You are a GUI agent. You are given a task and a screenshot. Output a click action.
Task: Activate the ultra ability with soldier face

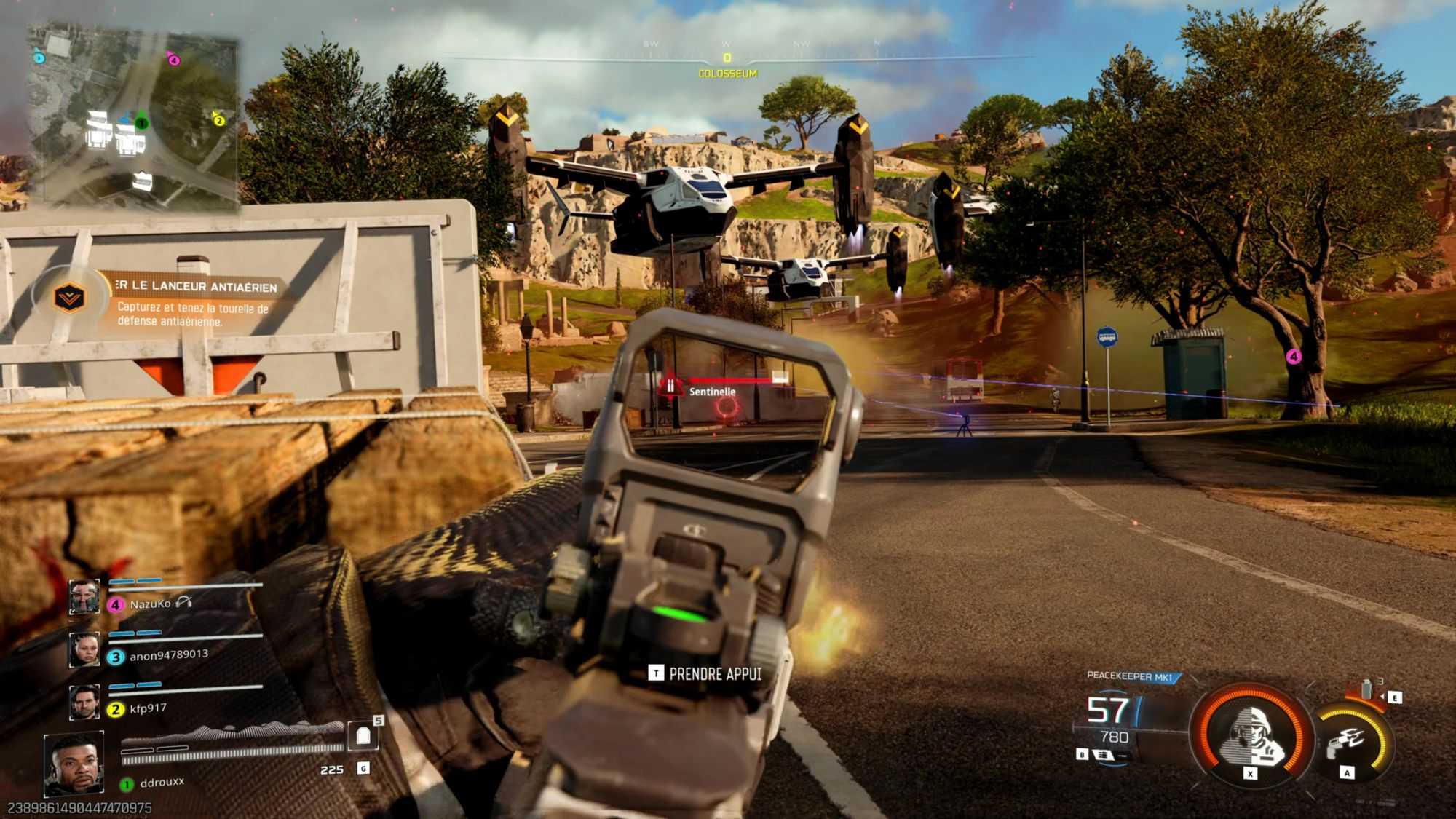[1251, 734]
